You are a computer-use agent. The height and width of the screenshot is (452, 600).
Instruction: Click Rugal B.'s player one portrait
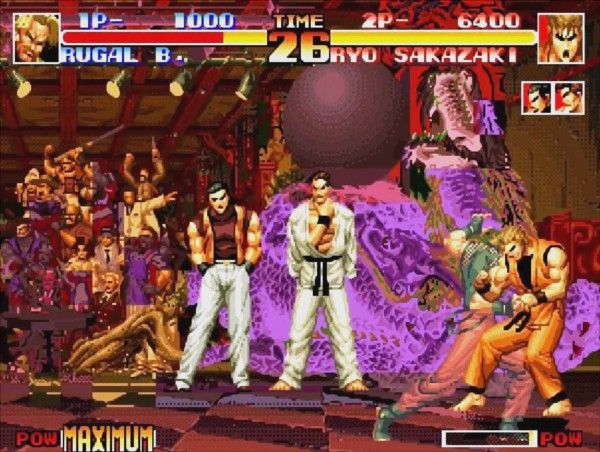pos(37,37)
